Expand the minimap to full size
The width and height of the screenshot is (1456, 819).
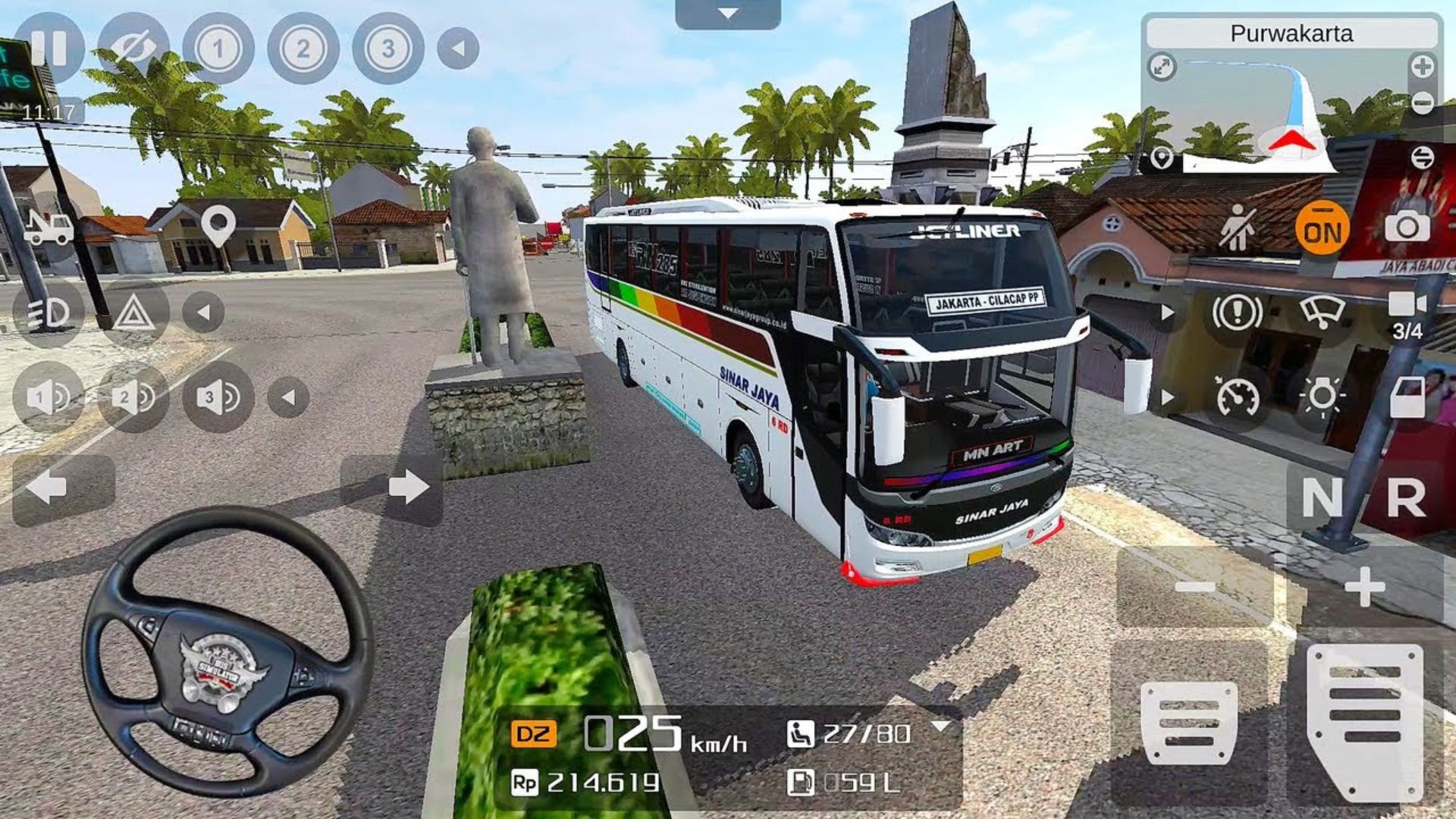click(1162, 67)
